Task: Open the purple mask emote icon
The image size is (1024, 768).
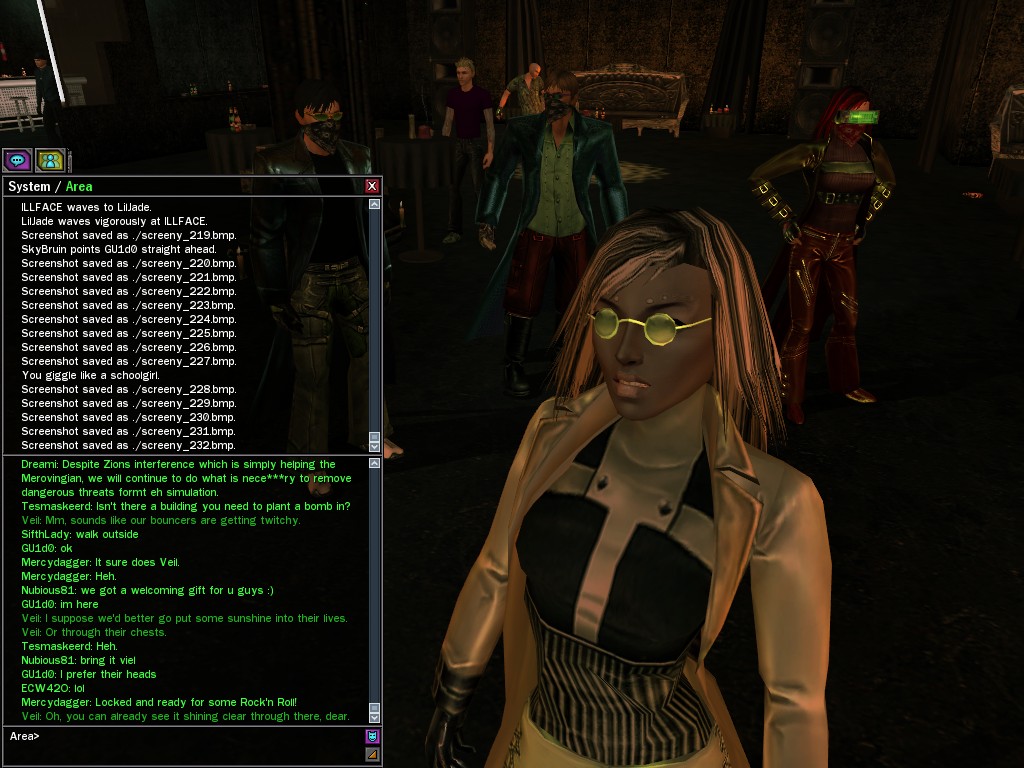Action: pos(372,736)
